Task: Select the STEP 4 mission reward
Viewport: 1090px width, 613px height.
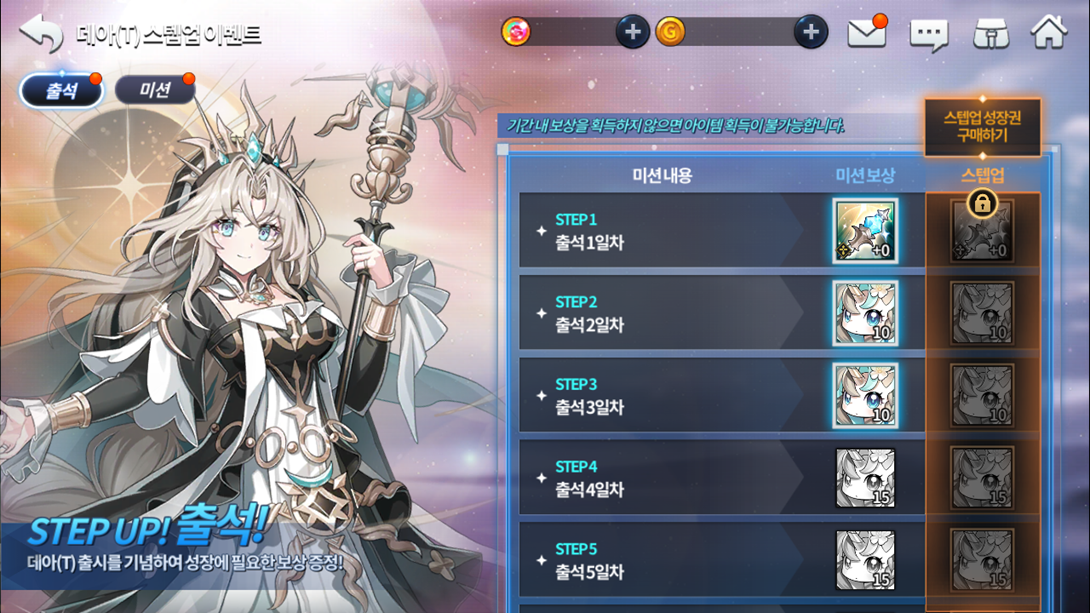Action: (865, 478)
